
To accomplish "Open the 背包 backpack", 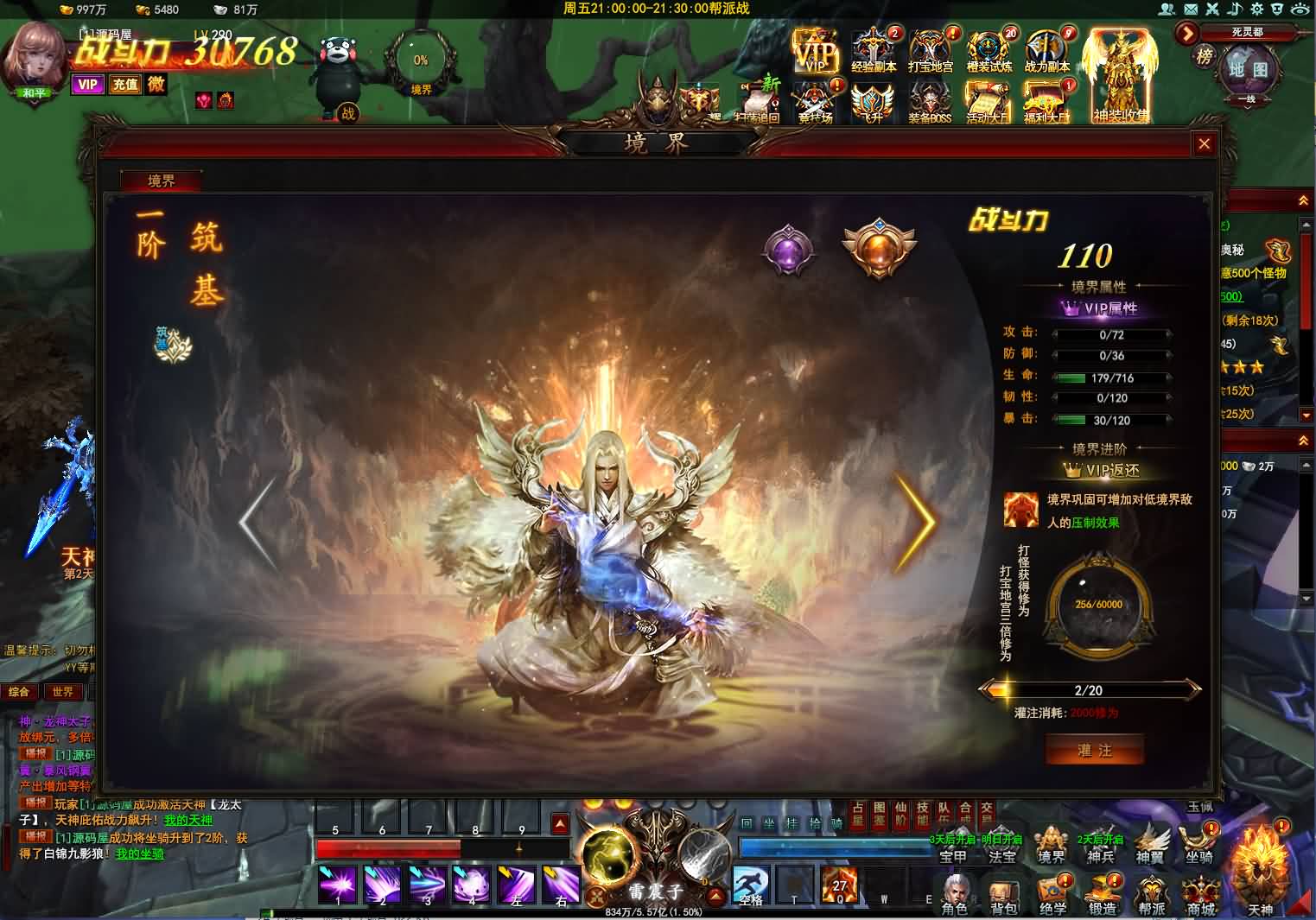I will [x=1002, y=894].
